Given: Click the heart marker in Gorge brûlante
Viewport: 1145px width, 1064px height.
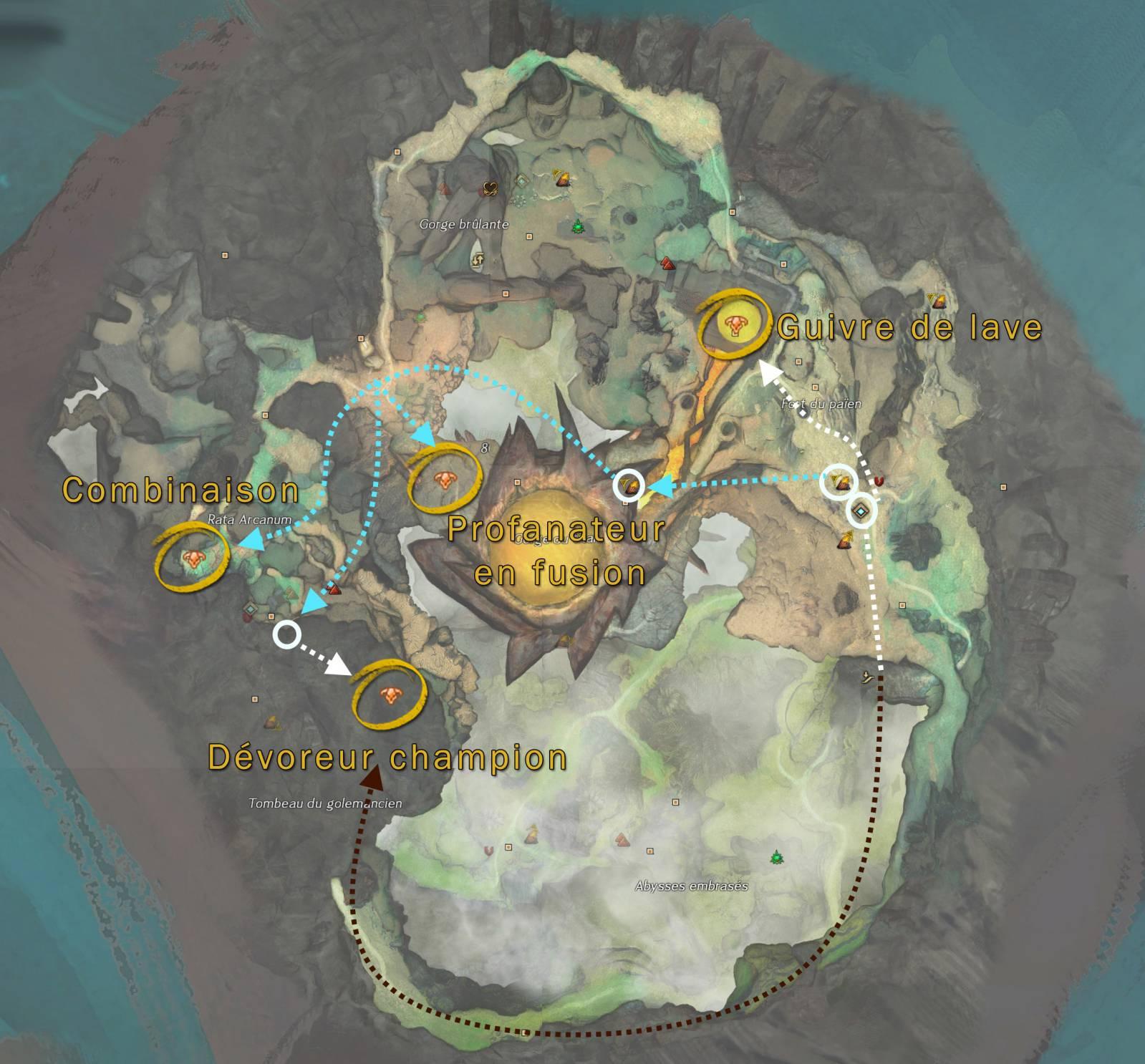Looking at the screenshot, I should tap(491, 188).
